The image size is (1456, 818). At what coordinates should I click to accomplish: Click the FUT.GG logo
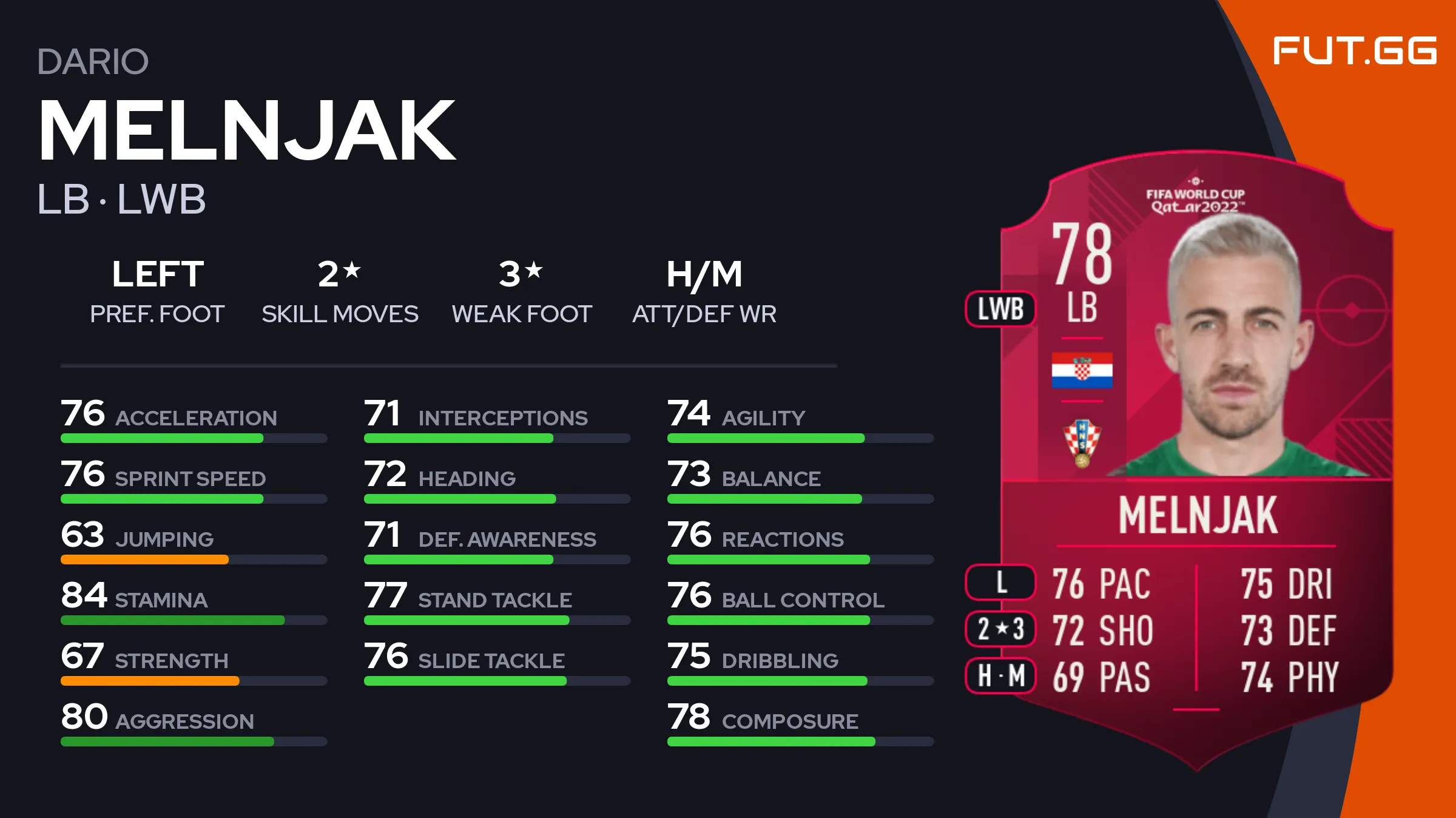pos(1354,51)
